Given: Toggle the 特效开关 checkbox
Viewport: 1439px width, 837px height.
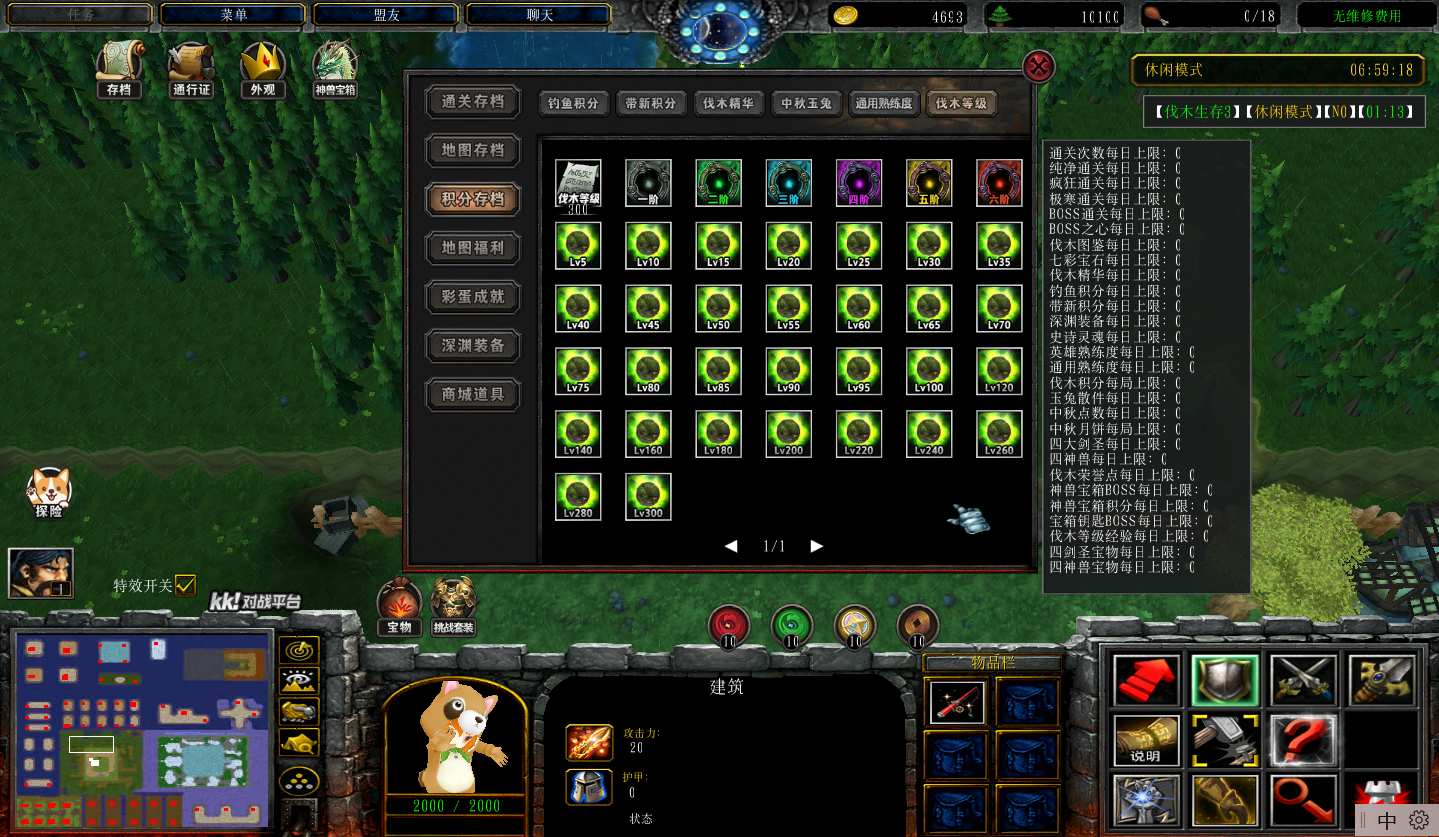Looking at the screenshot, I should pos(185,585).
